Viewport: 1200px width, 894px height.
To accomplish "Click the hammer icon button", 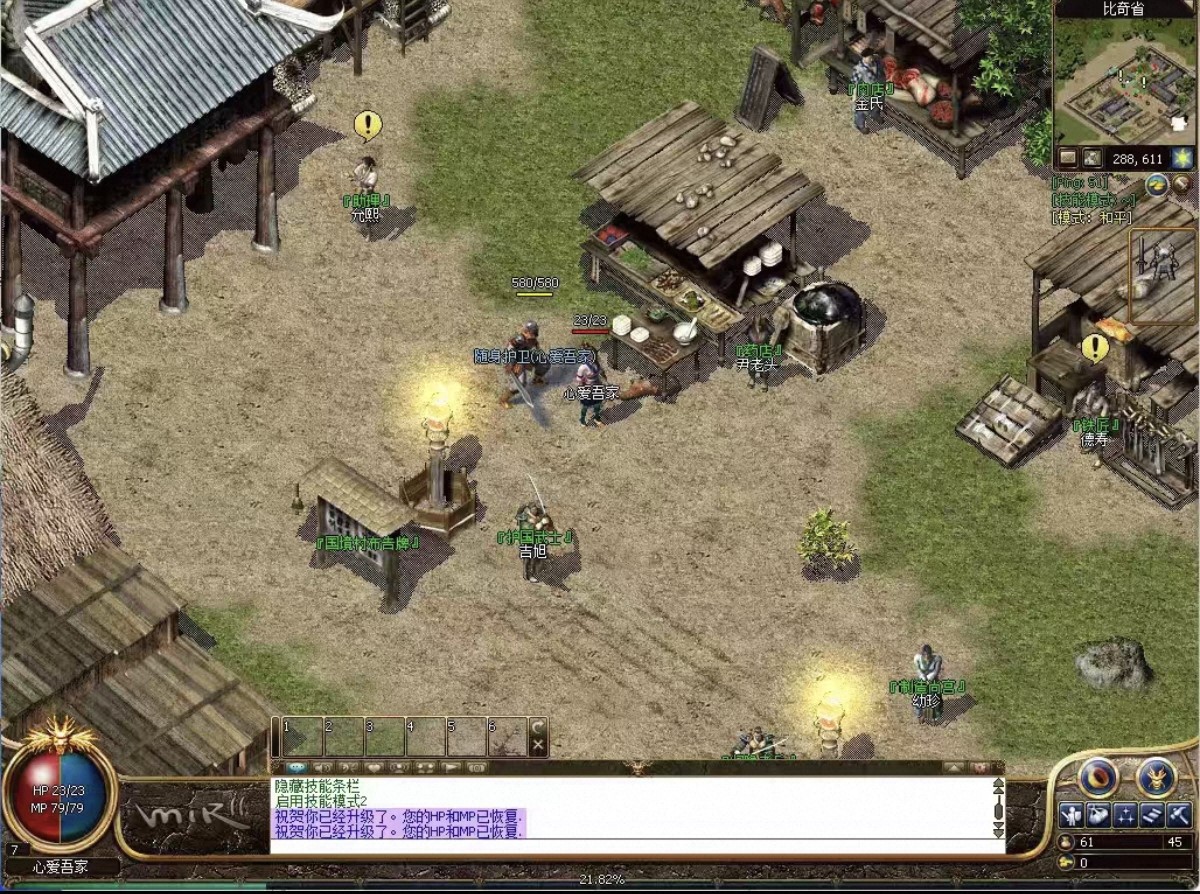I will [x=1178, y=816].
